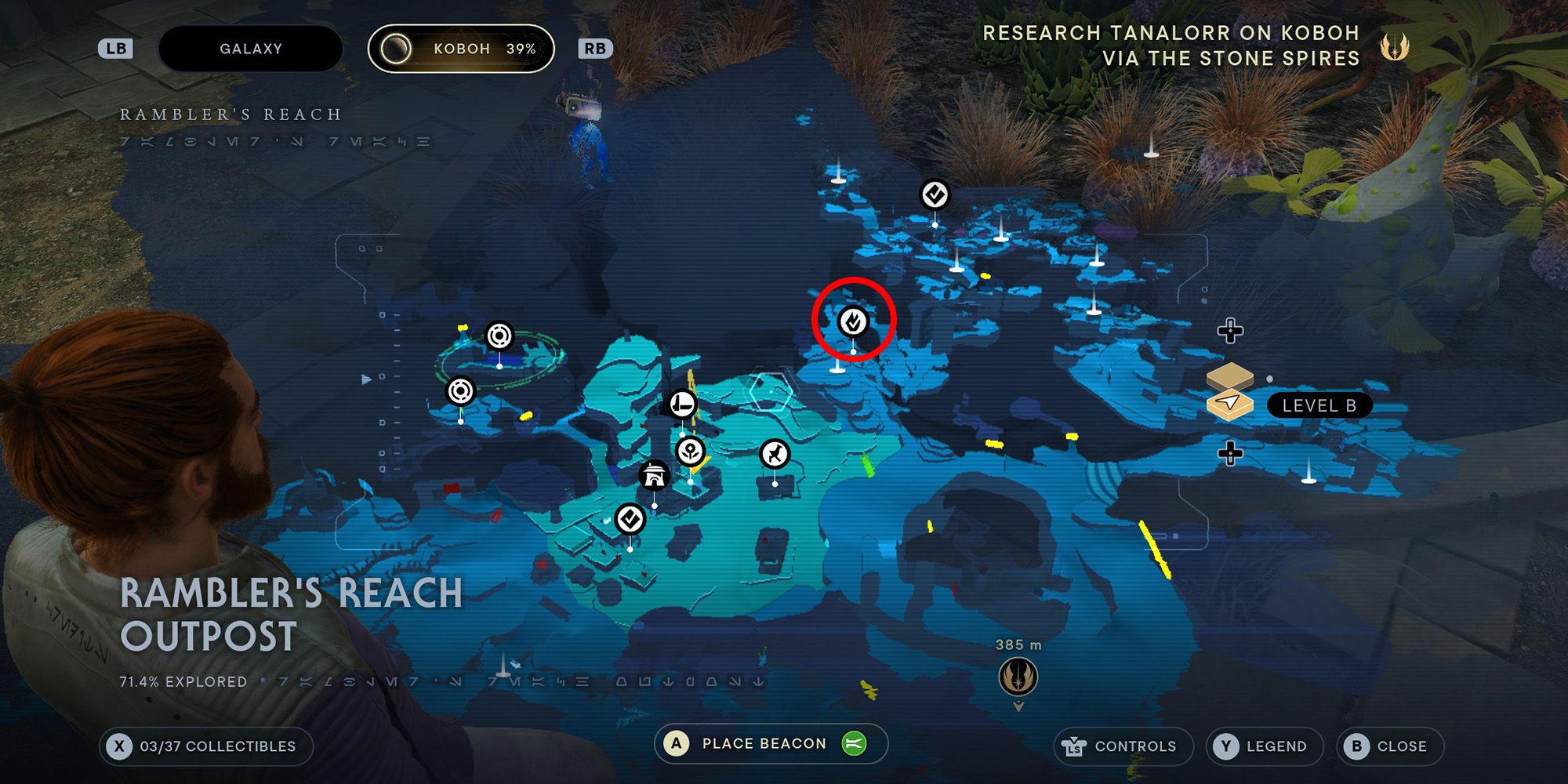Switch to the Galaxy view tab
Viewport: 1568px width, 784px height.
(x=249, y=48)
